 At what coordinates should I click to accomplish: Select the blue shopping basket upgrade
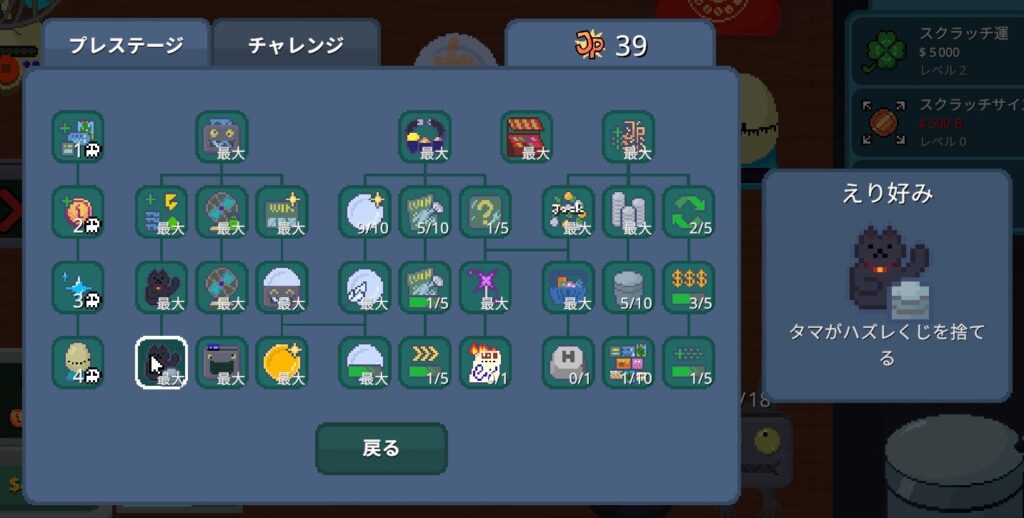pos(568,286)
